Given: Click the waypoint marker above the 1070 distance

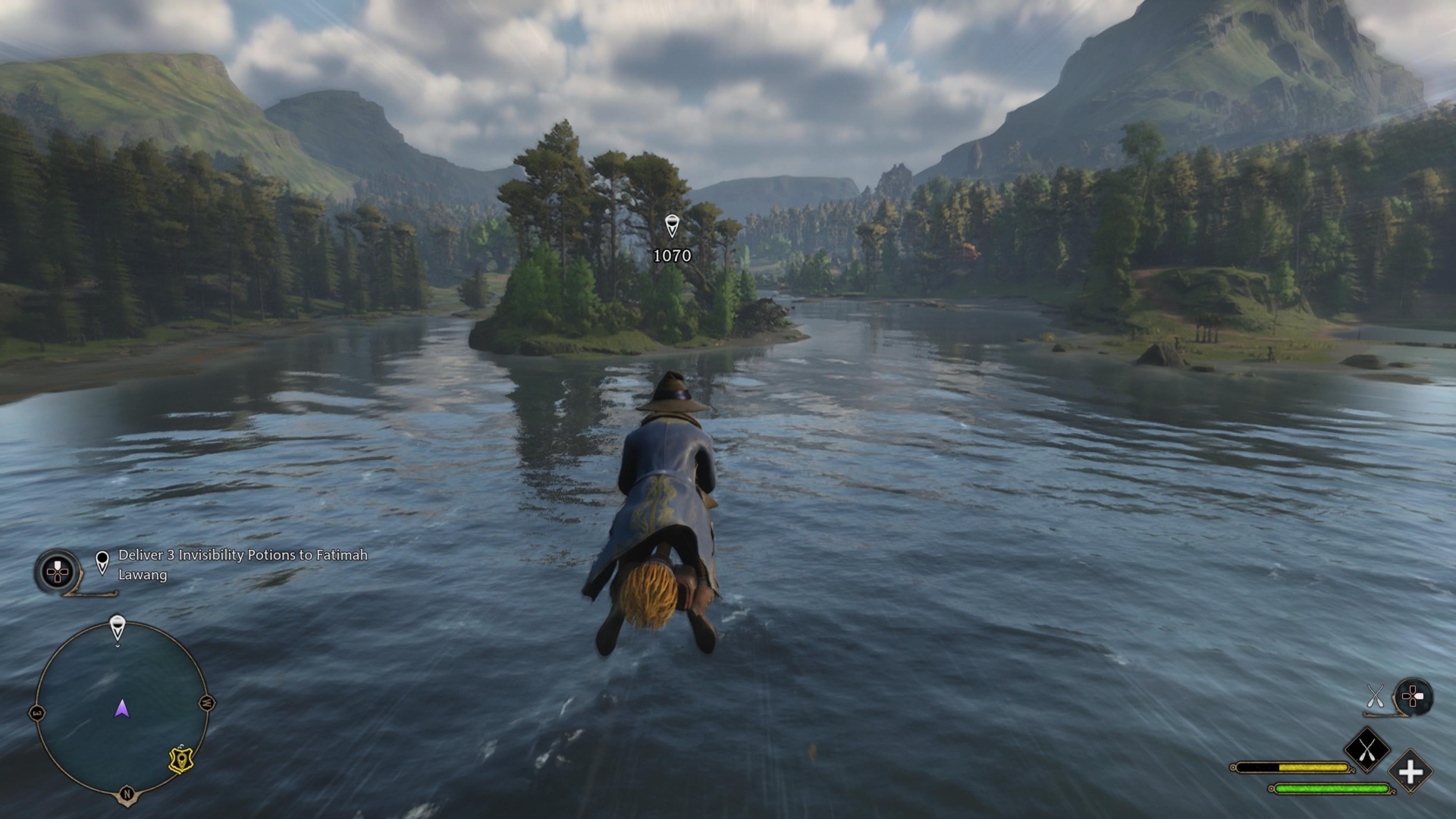Looking at the screenshot, I should 672,224.
